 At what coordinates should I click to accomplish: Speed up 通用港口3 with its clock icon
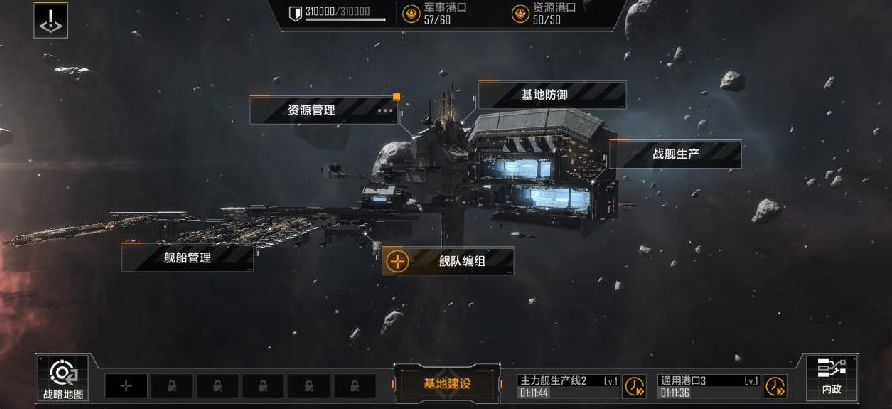[x=775, y=386]
